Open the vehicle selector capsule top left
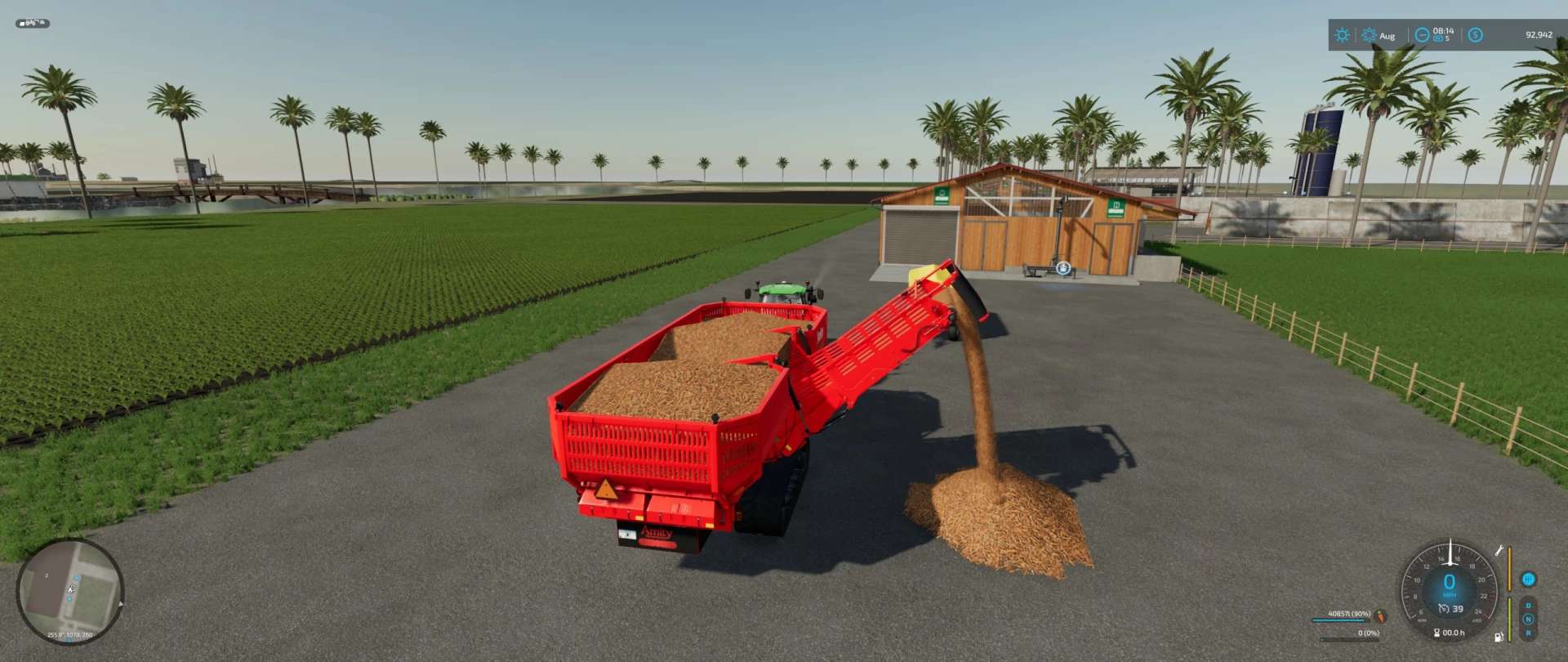 [x=33, y=24]
